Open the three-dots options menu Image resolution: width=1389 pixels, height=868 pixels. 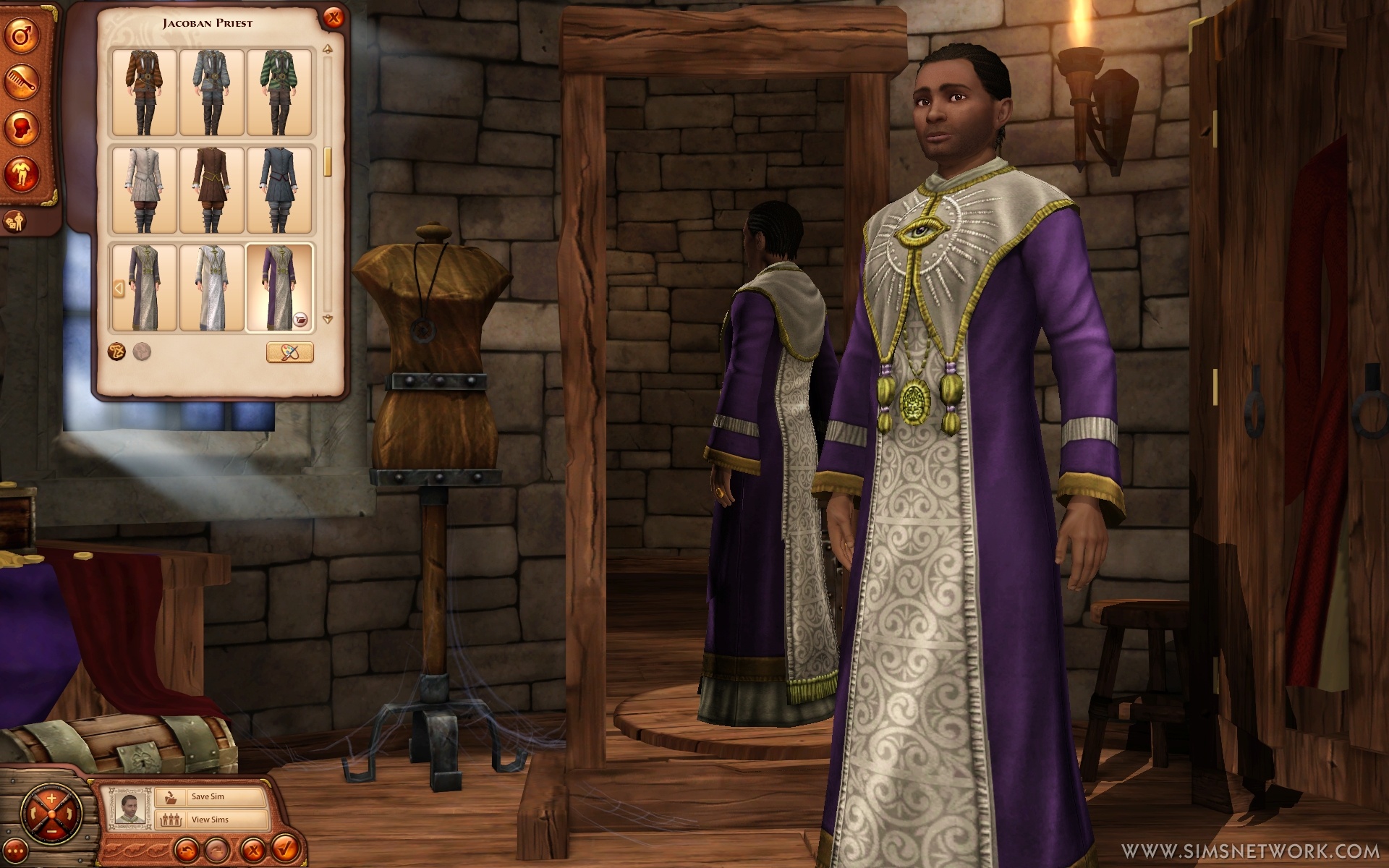pyautogui.click(x=14, y=851)
